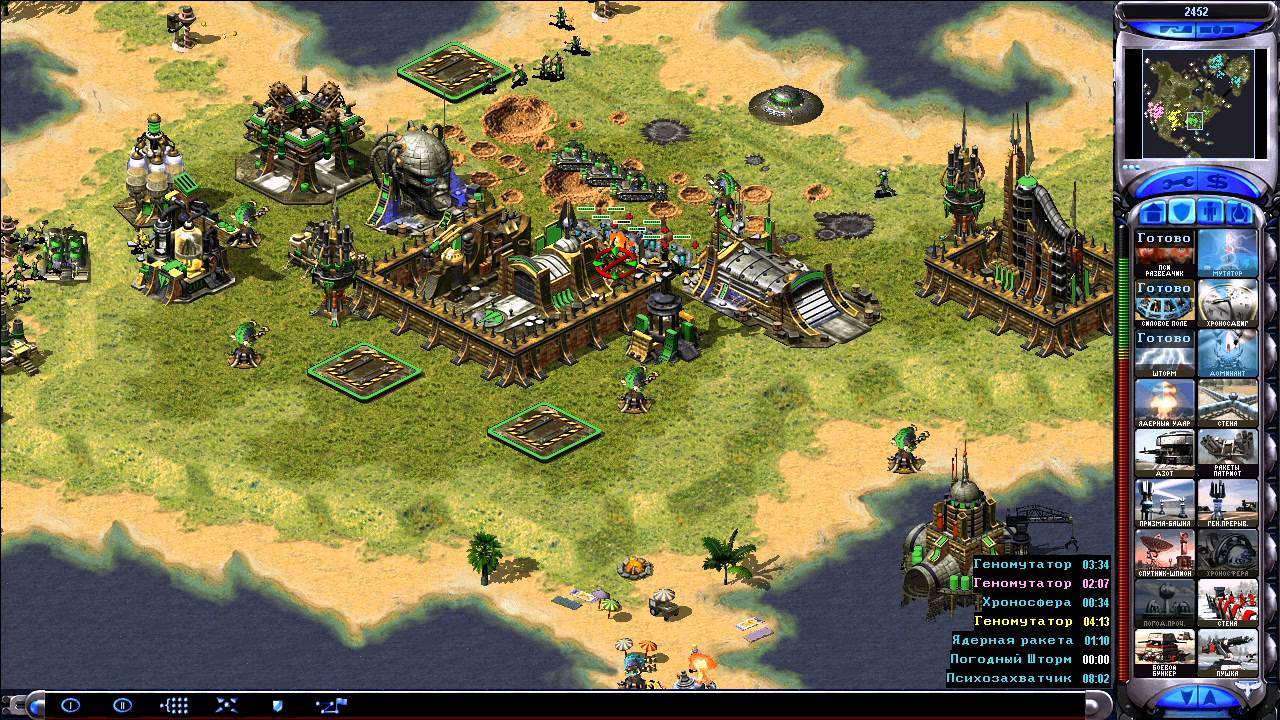The width and height of the screenshot is (1280, 720).
Task: Deploy the ready Шторм superweapon
Action: coord(1163,352)
